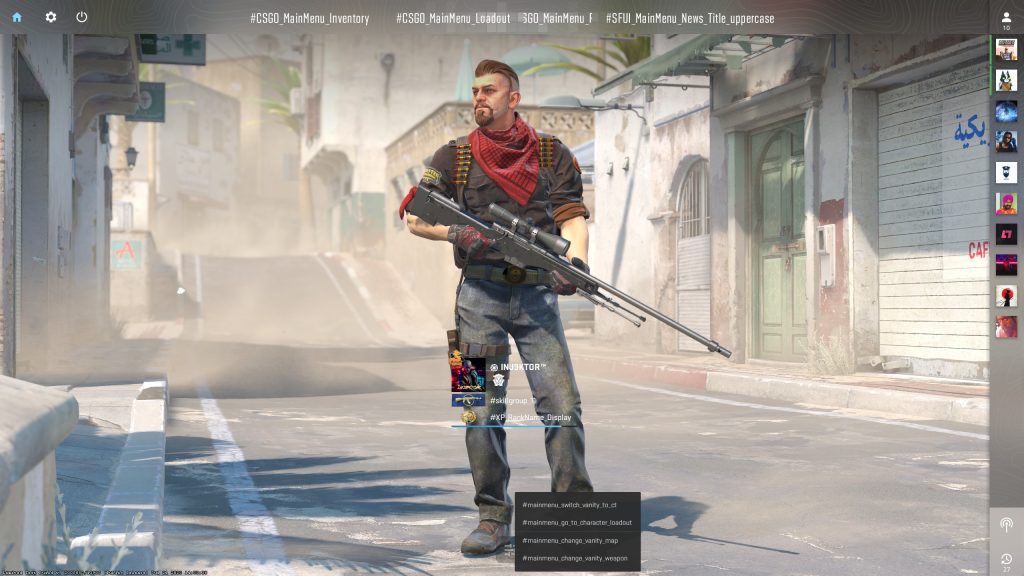1024x576 pixels.
Task: Choose switch vanity to CT option
Action: [576, 505]
